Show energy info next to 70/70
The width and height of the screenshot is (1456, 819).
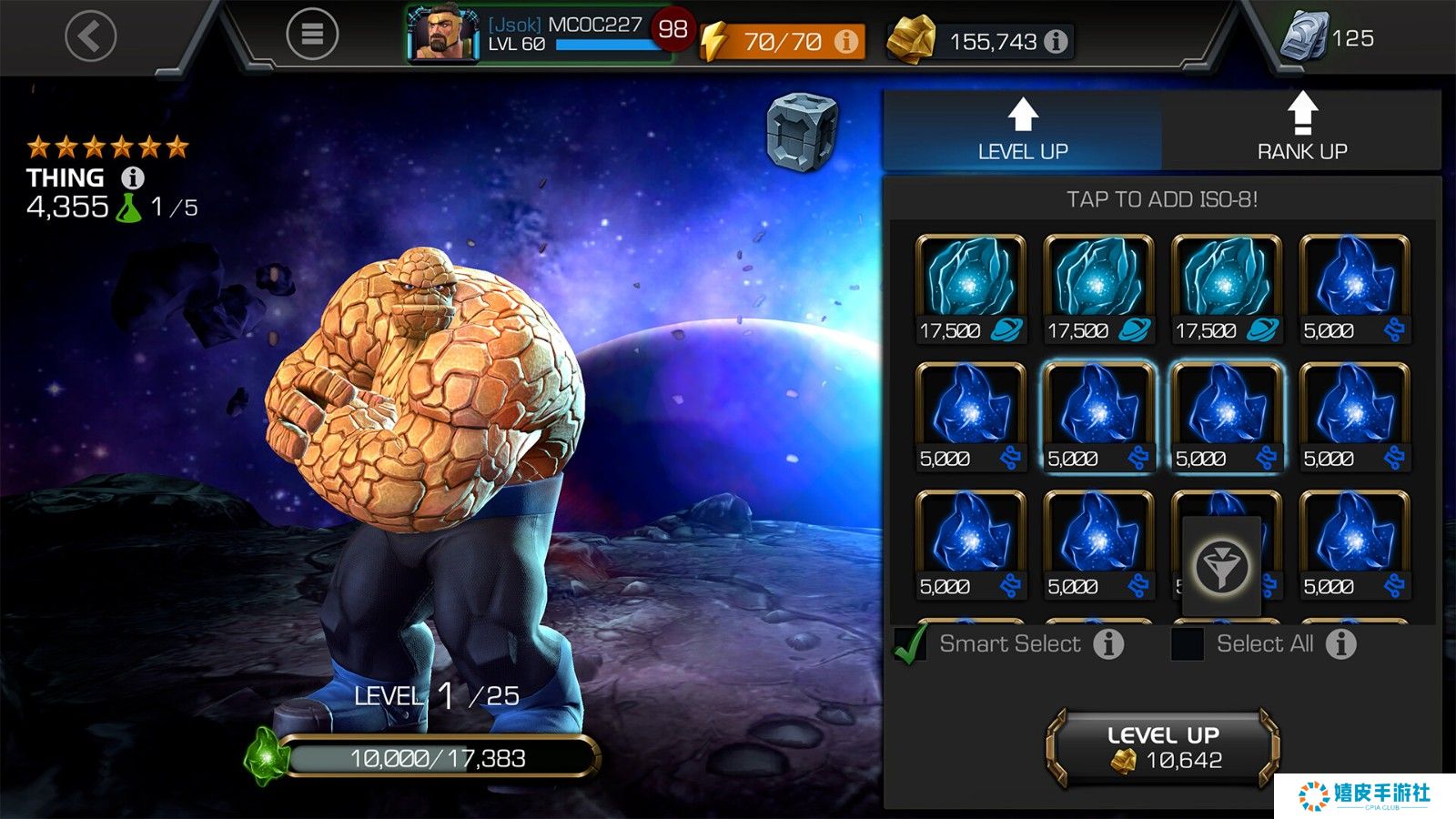(846, 42)
